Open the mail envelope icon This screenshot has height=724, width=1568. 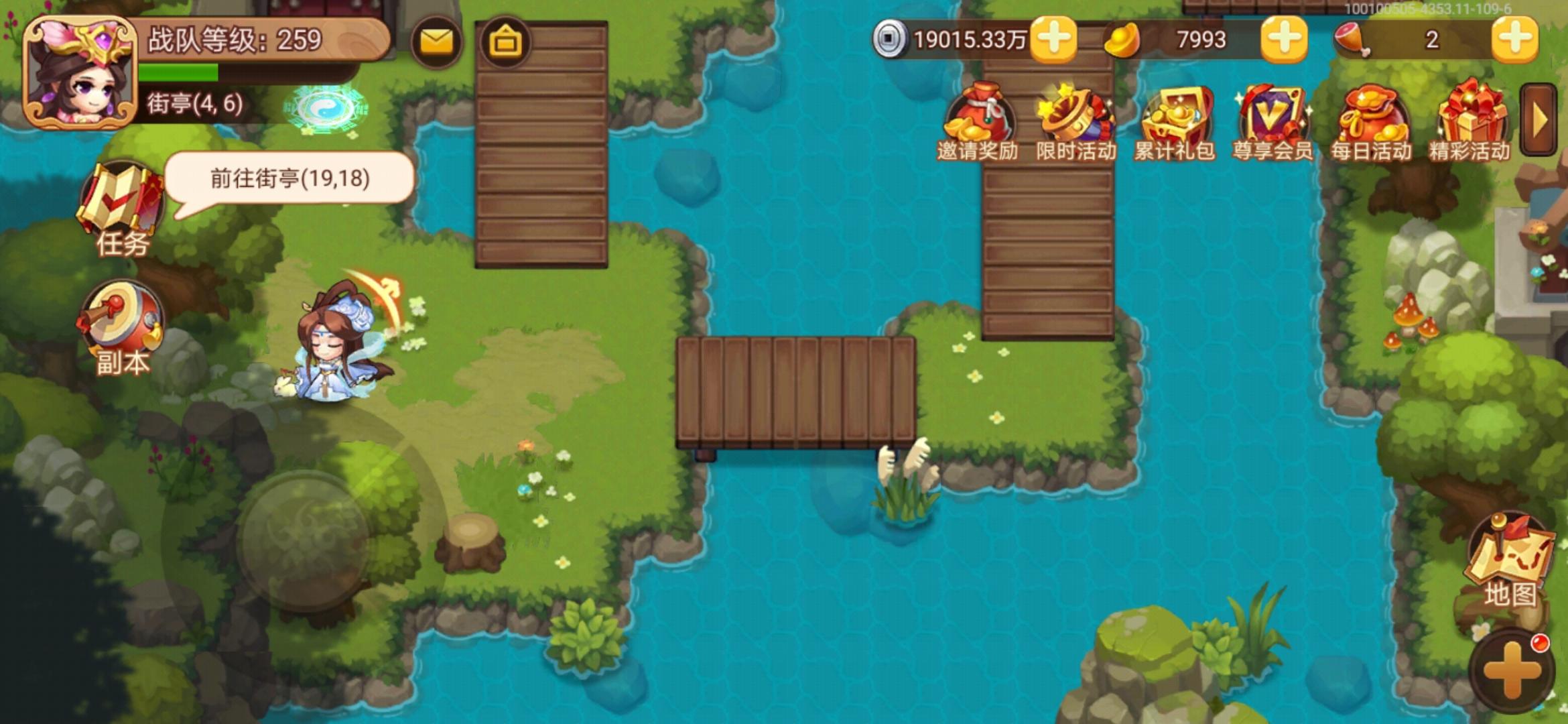click(x=436, y=42)
